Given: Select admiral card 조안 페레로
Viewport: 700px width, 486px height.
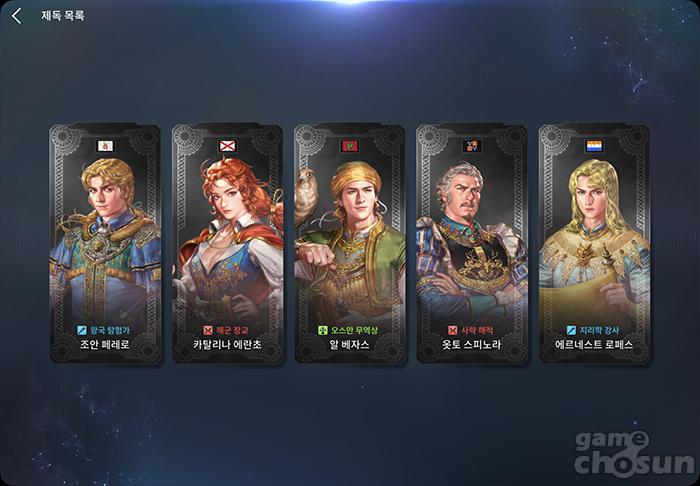Looking at the screenshot, I should click(105, 245).
